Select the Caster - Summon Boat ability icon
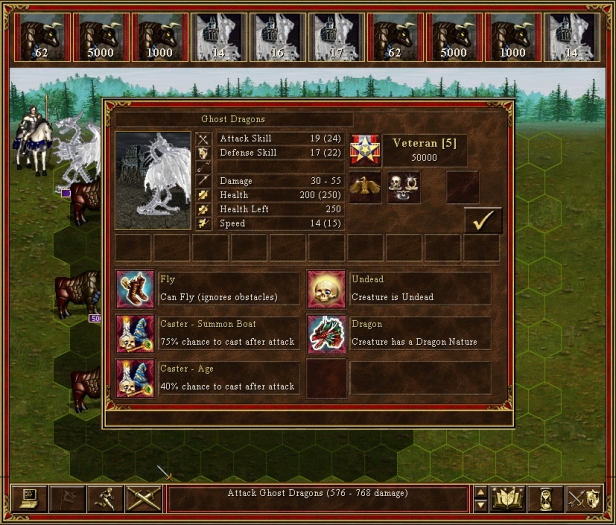 pos(135,333)
